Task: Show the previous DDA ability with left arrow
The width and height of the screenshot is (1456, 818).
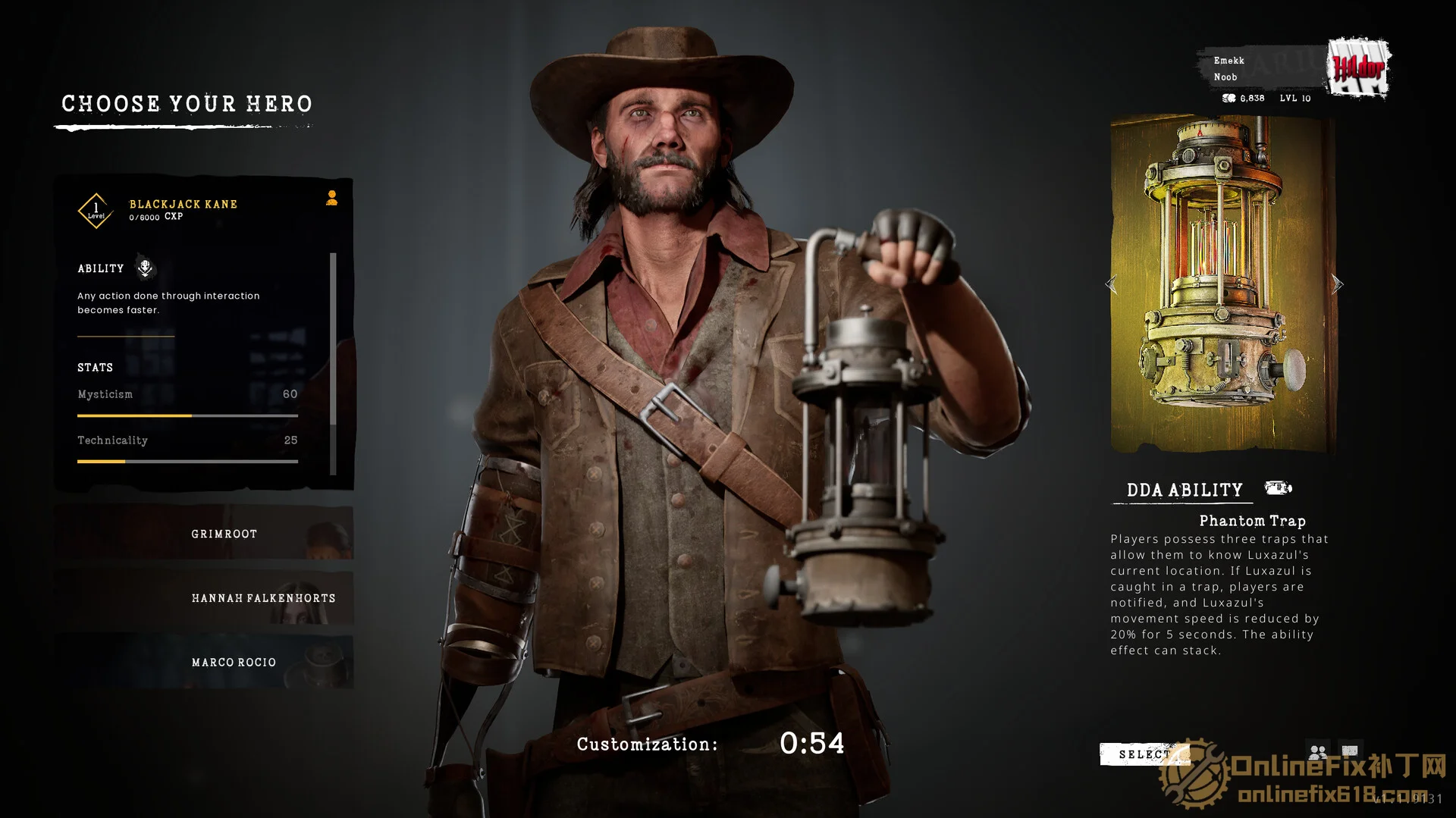Action: [1112, 285]
